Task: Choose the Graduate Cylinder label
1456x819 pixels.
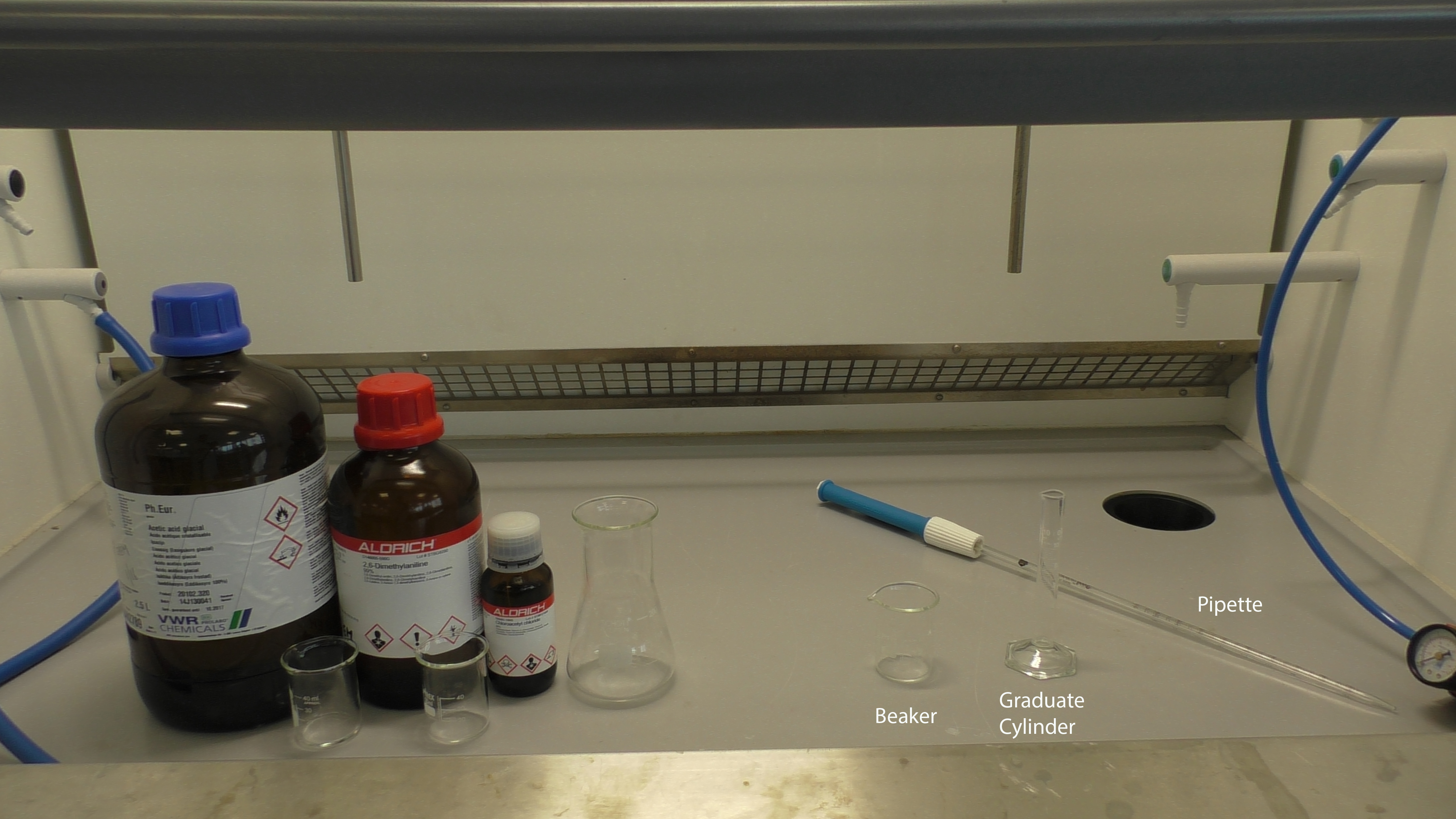Action: click(x=1041, y=713)
